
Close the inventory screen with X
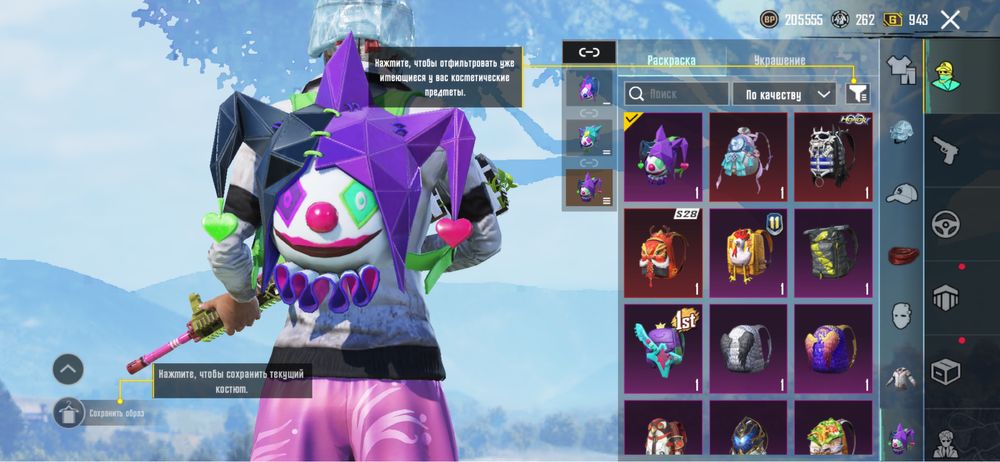[x=951, y=19]
